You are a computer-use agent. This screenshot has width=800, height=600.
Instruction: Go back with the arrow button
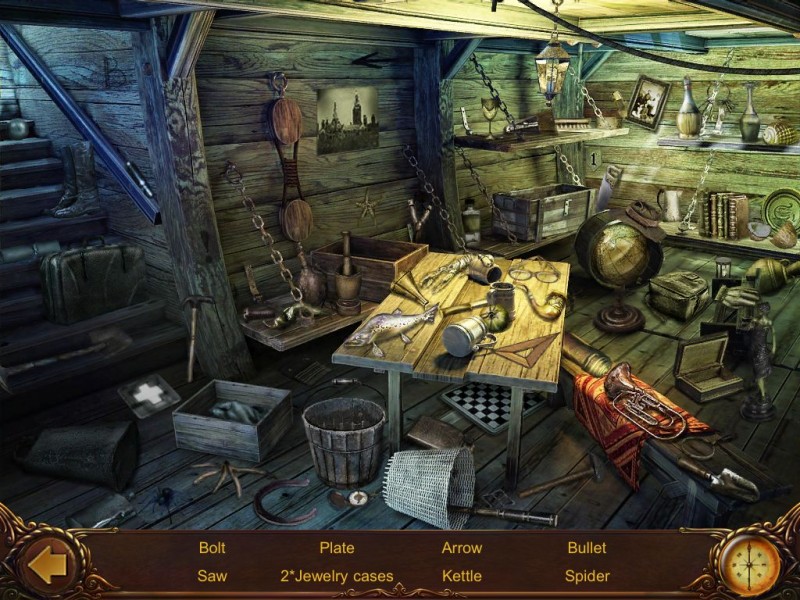[x=47, y=565]
